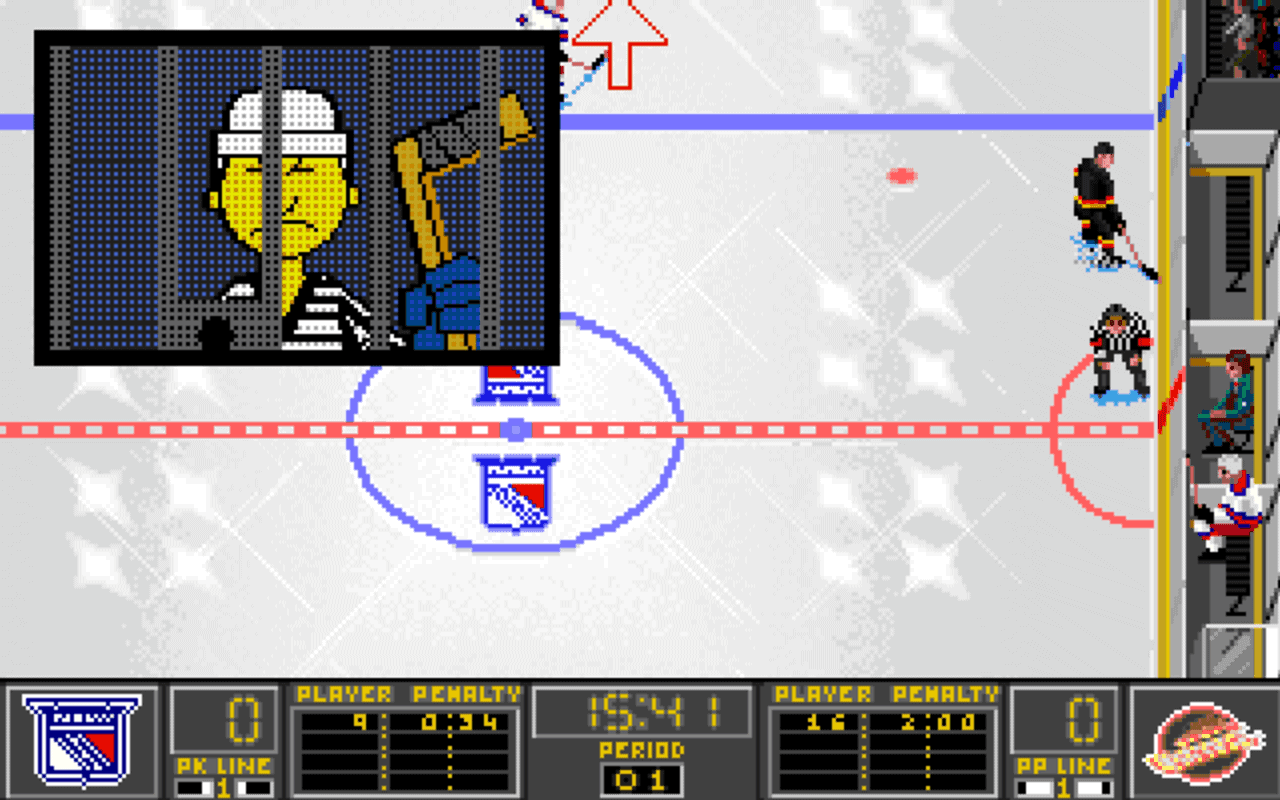This screenshot has width=1280, height=800.
Task: Click the referee standing near the boards
Action: 1120,345
